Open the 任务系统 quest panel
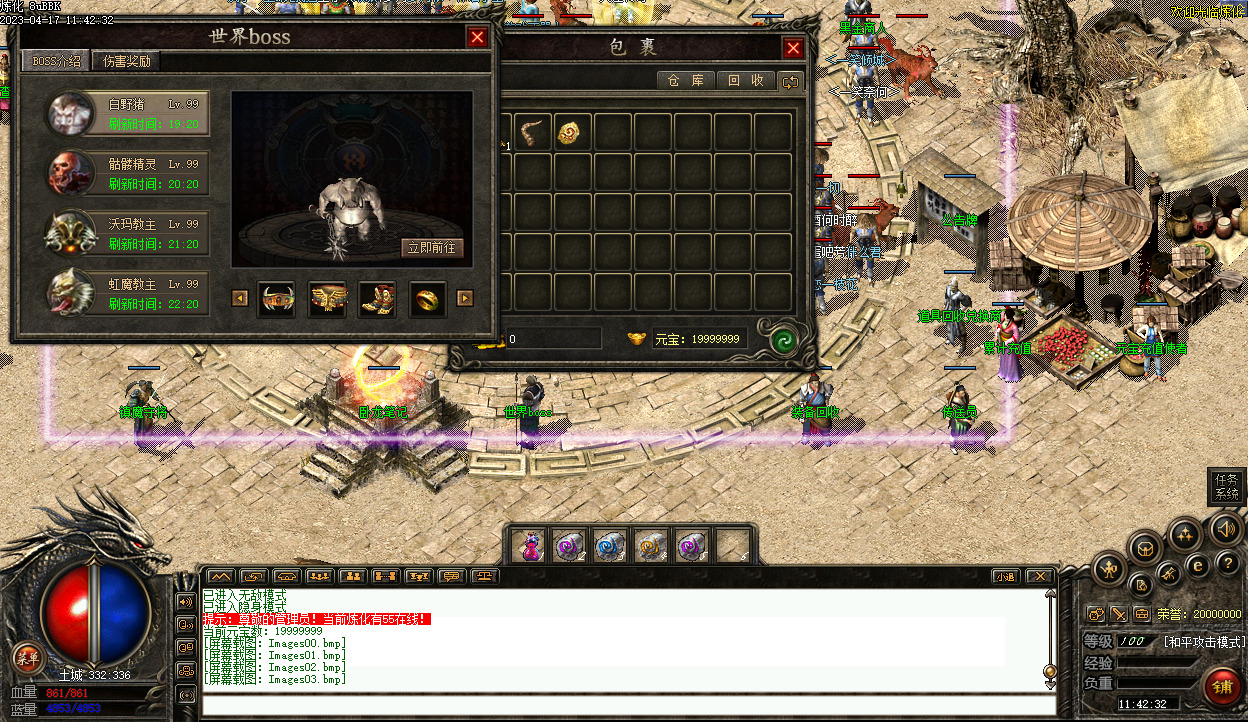 tap(1226, 487)
